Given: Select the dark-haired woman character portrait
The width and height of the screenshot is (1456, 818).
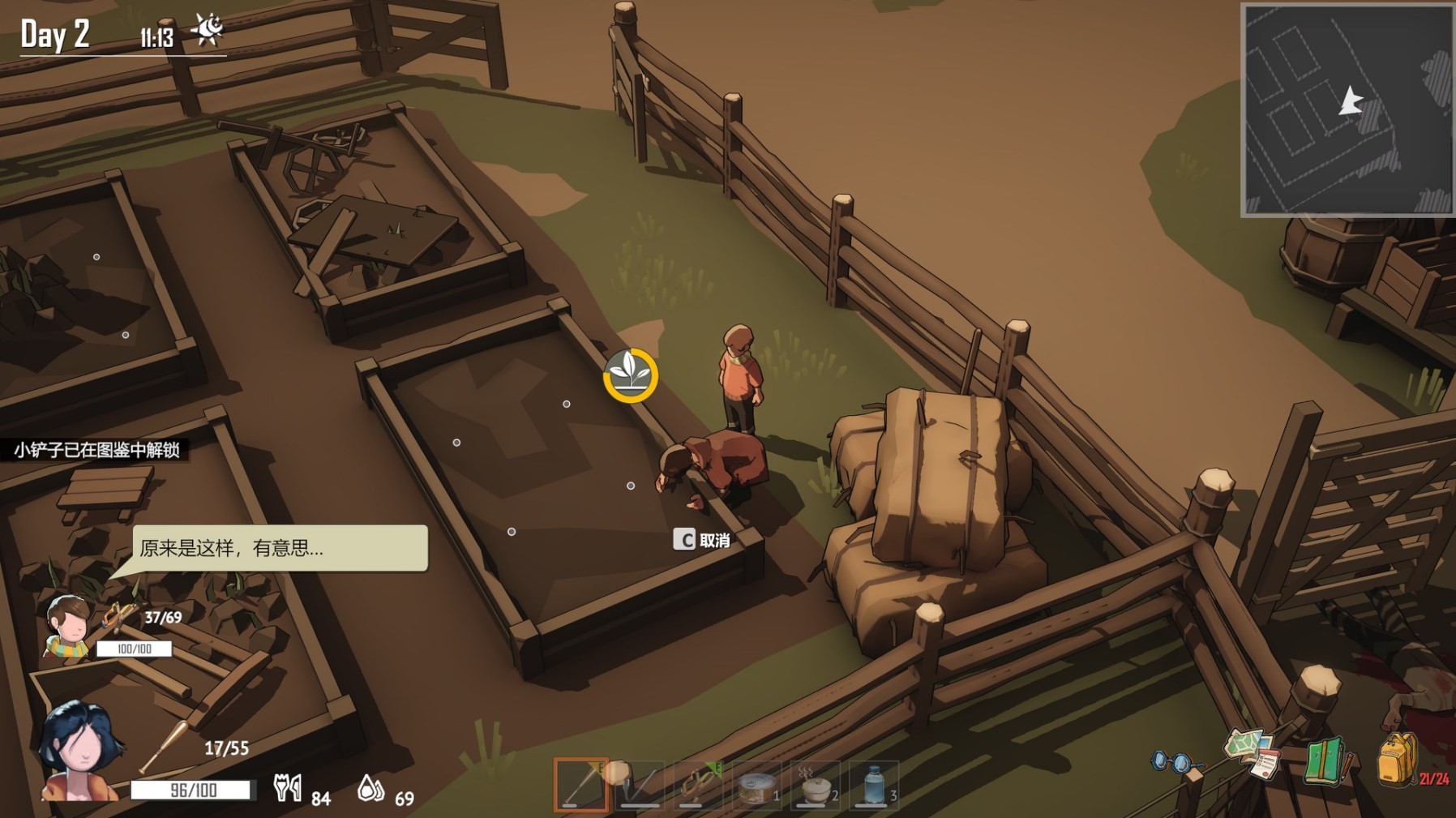Looking at the screenshot, I should [x=80, y=751].
